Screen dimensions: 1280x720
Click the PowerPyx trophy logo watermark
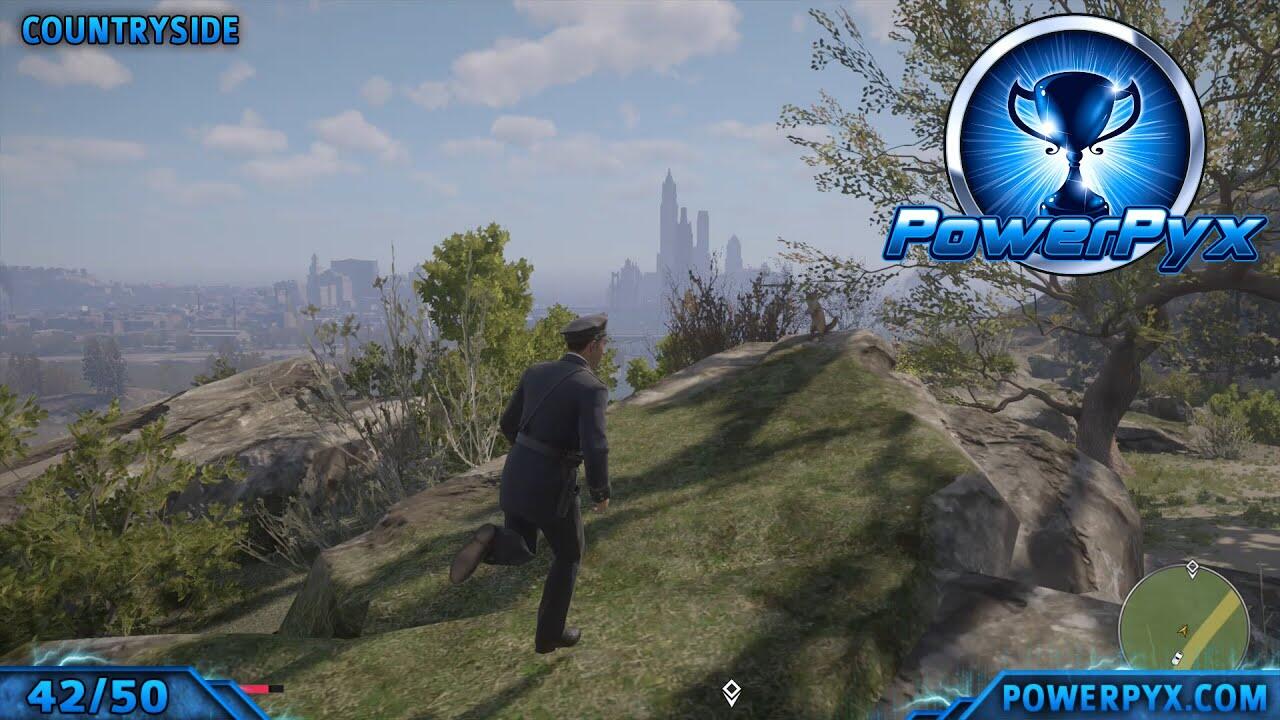pyautogui.click(x=1075, y=145)
